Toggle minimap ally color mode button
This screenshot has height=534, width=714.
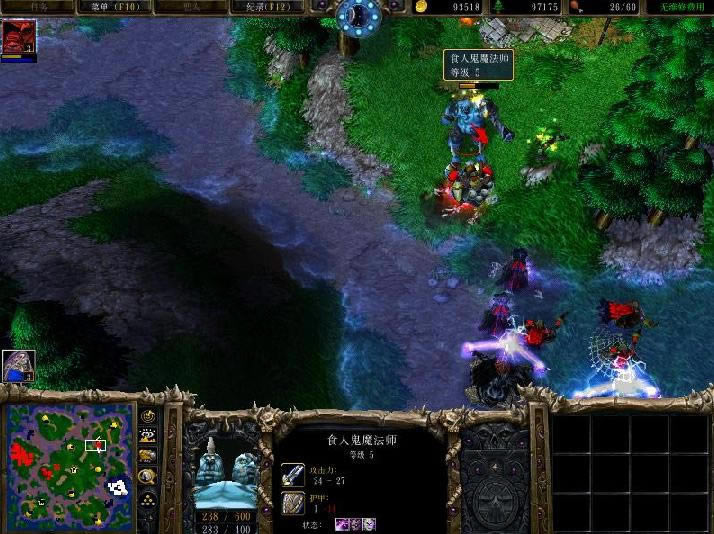(x=148, y=456)
